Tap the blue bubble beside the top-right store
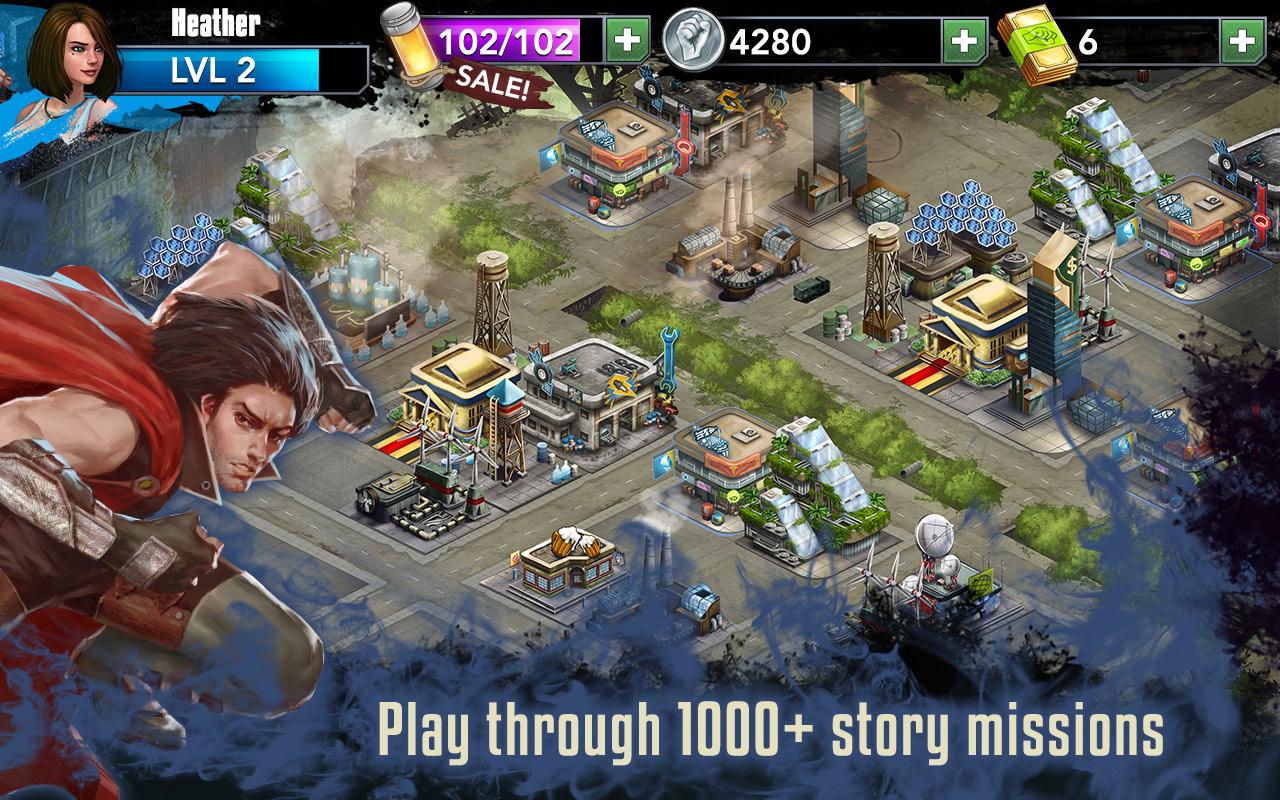This screenshot has width=1280, height=800. pyautogui.click(x=1128, y=231)
